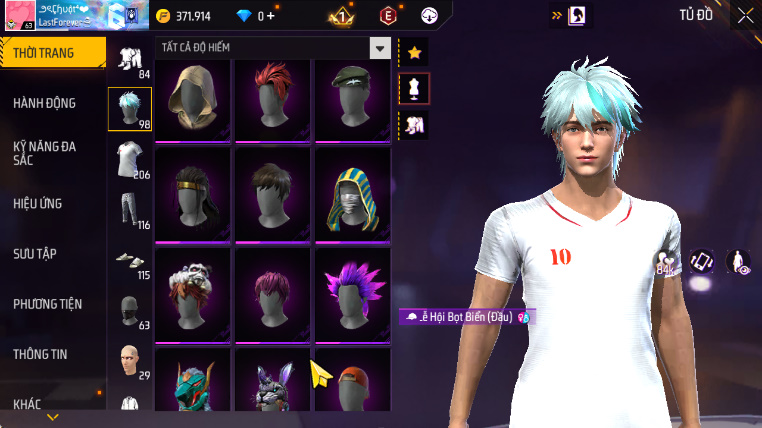Open the rarity filter dropdown Tất Cả Độ Hiếm
The width and height of the screenshot is (762, 428).
click(379, 48)
